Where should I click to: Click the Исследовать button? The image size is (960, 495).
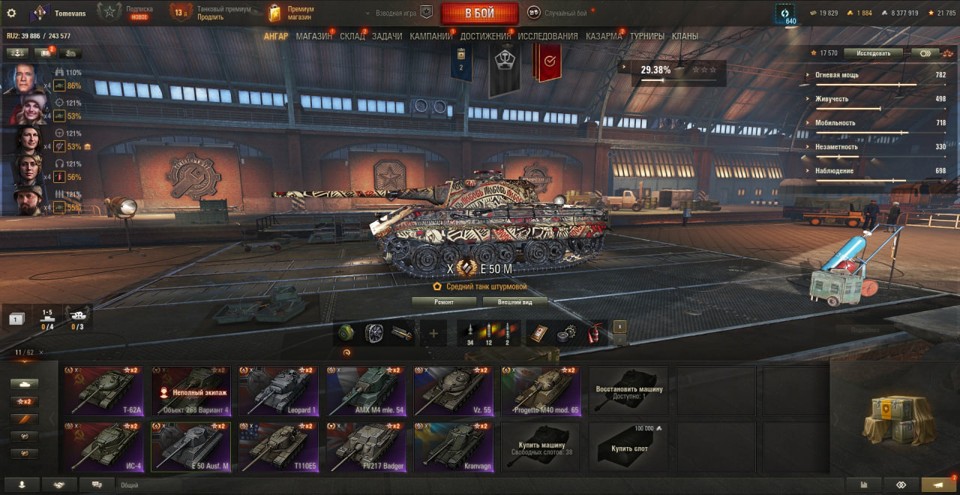coord(872,52)
